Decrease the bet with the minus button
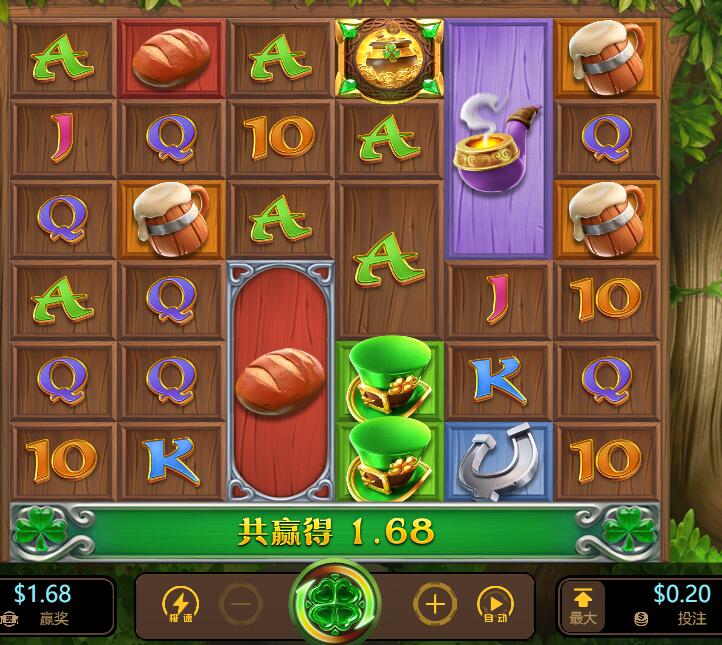Image resolution: width=722 pixels, height=645 pixels. pos(241,604)
